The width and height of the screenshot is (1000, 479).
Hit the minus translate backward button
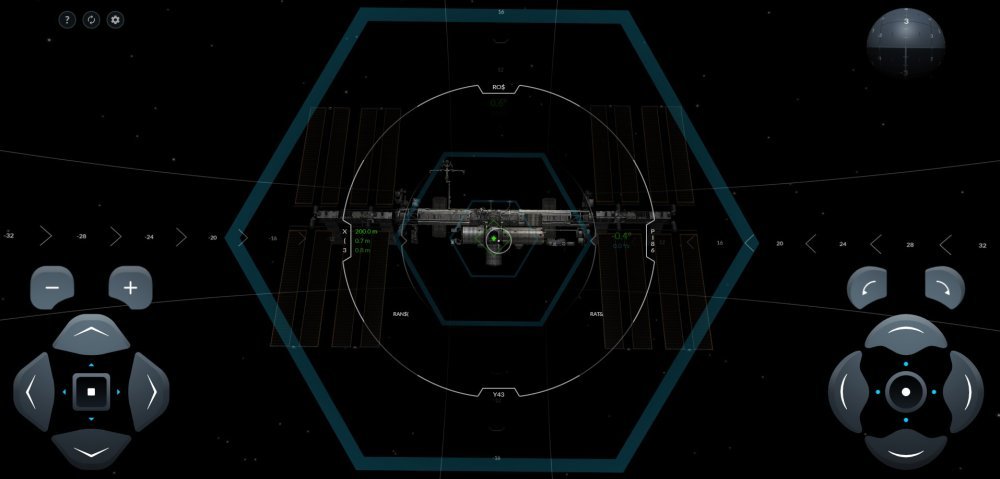coord(52,288)
